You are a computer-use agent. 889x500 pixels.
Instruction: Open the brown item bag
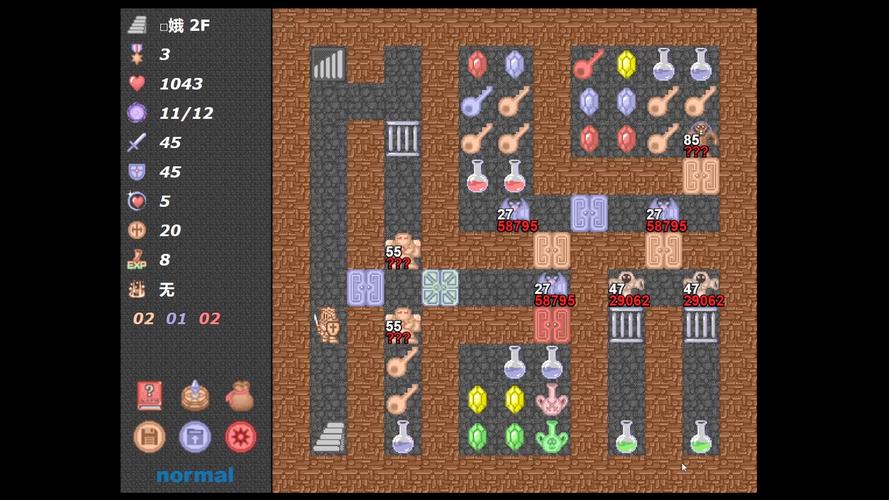coord(240,396)
